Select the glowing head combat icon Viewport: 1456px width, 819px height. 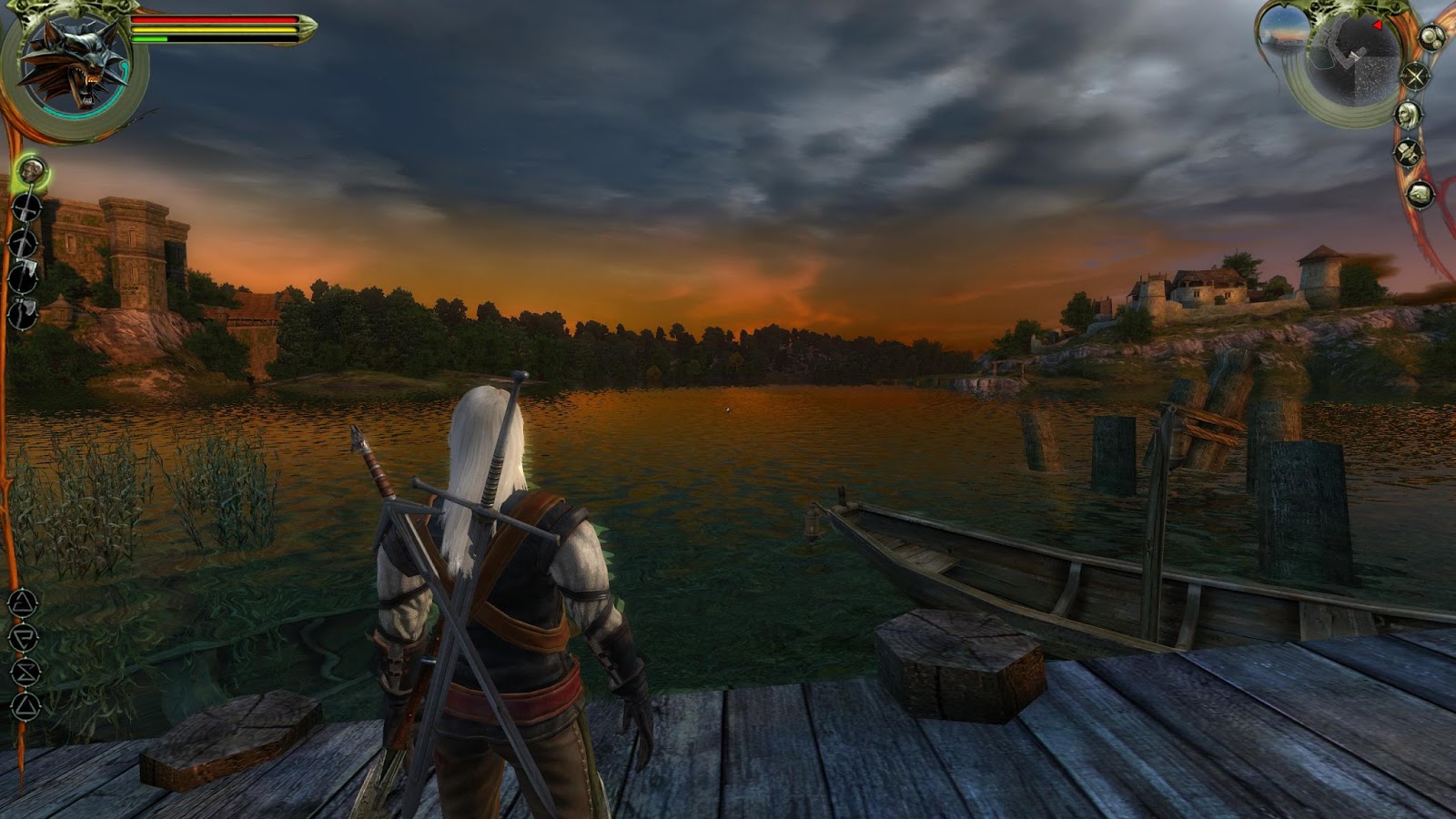click(x=32, y=169)
